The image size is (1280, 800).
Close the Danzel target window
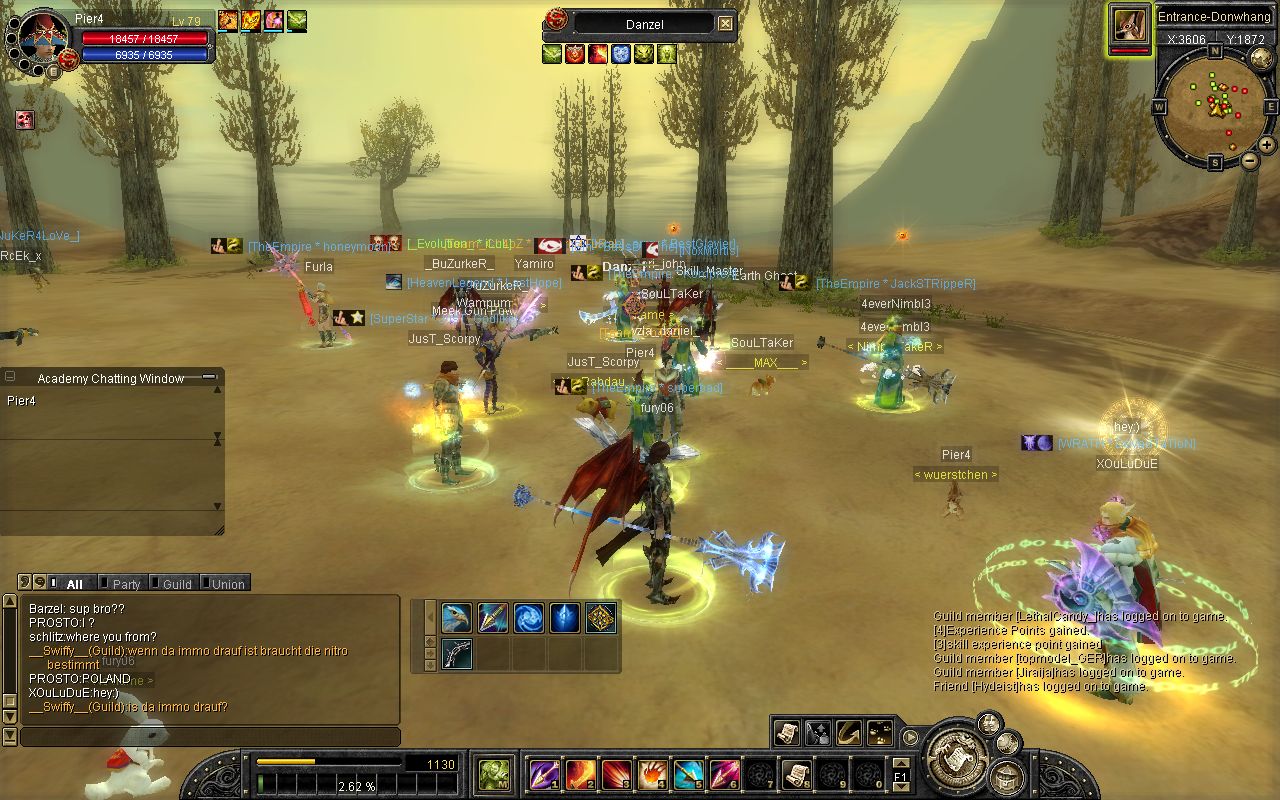(x=726, y=24)
